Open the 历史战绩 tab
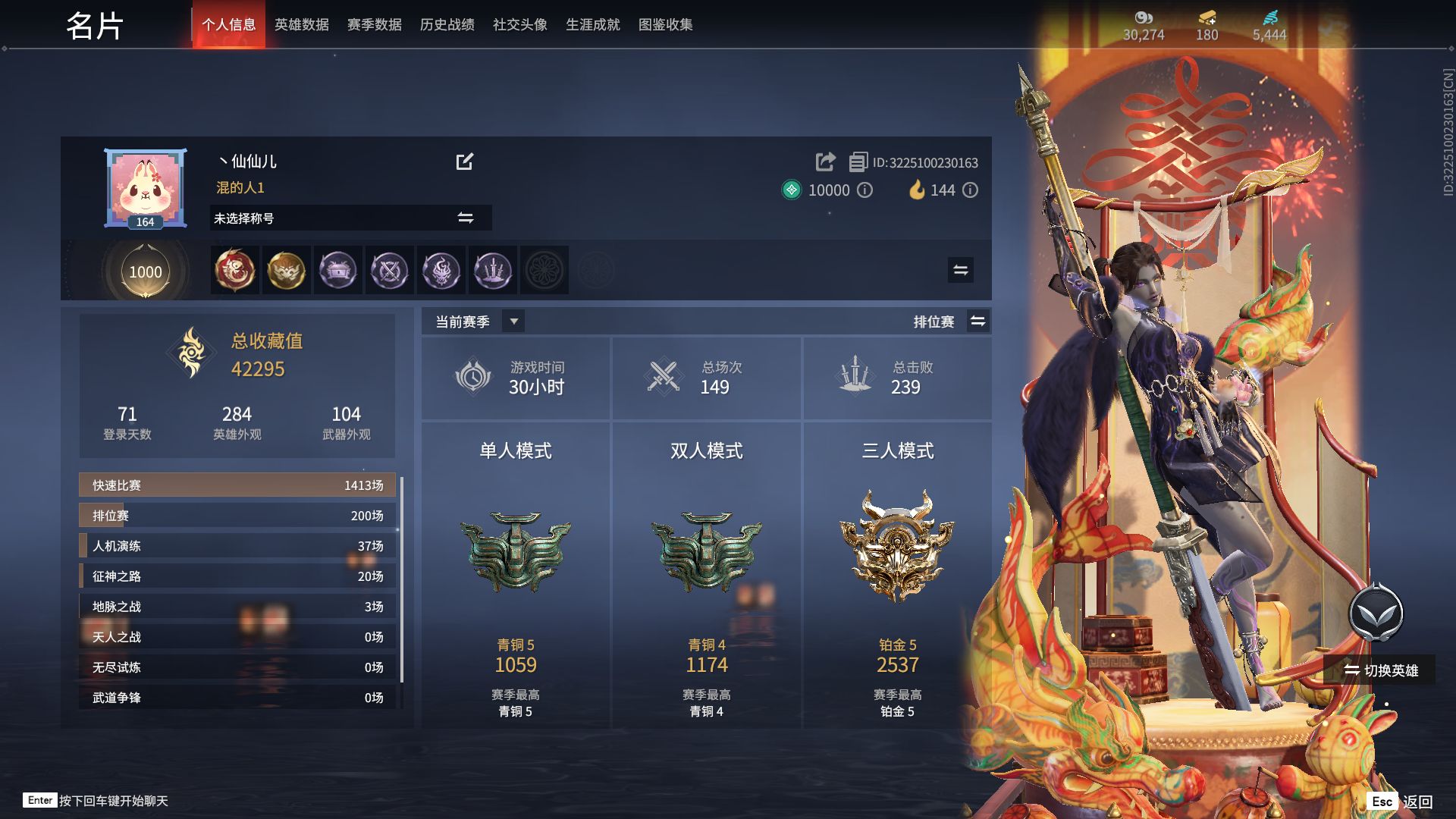 (x=446, y=24)
